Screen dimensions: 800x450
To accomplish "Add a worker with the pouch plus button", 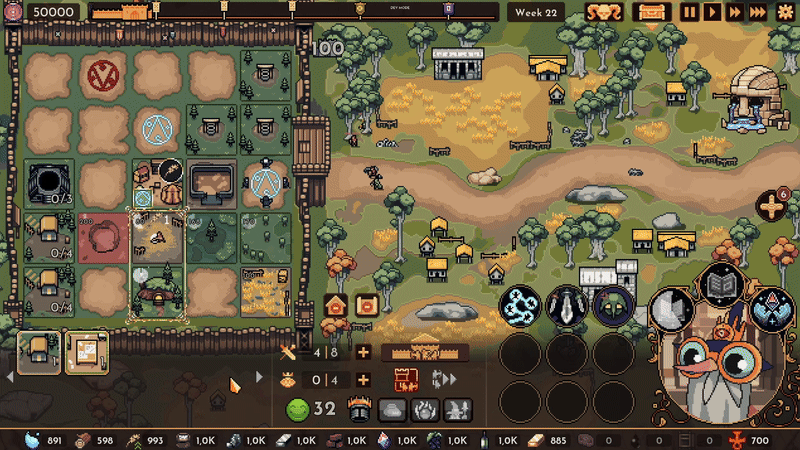I will (x=363, y=380).
